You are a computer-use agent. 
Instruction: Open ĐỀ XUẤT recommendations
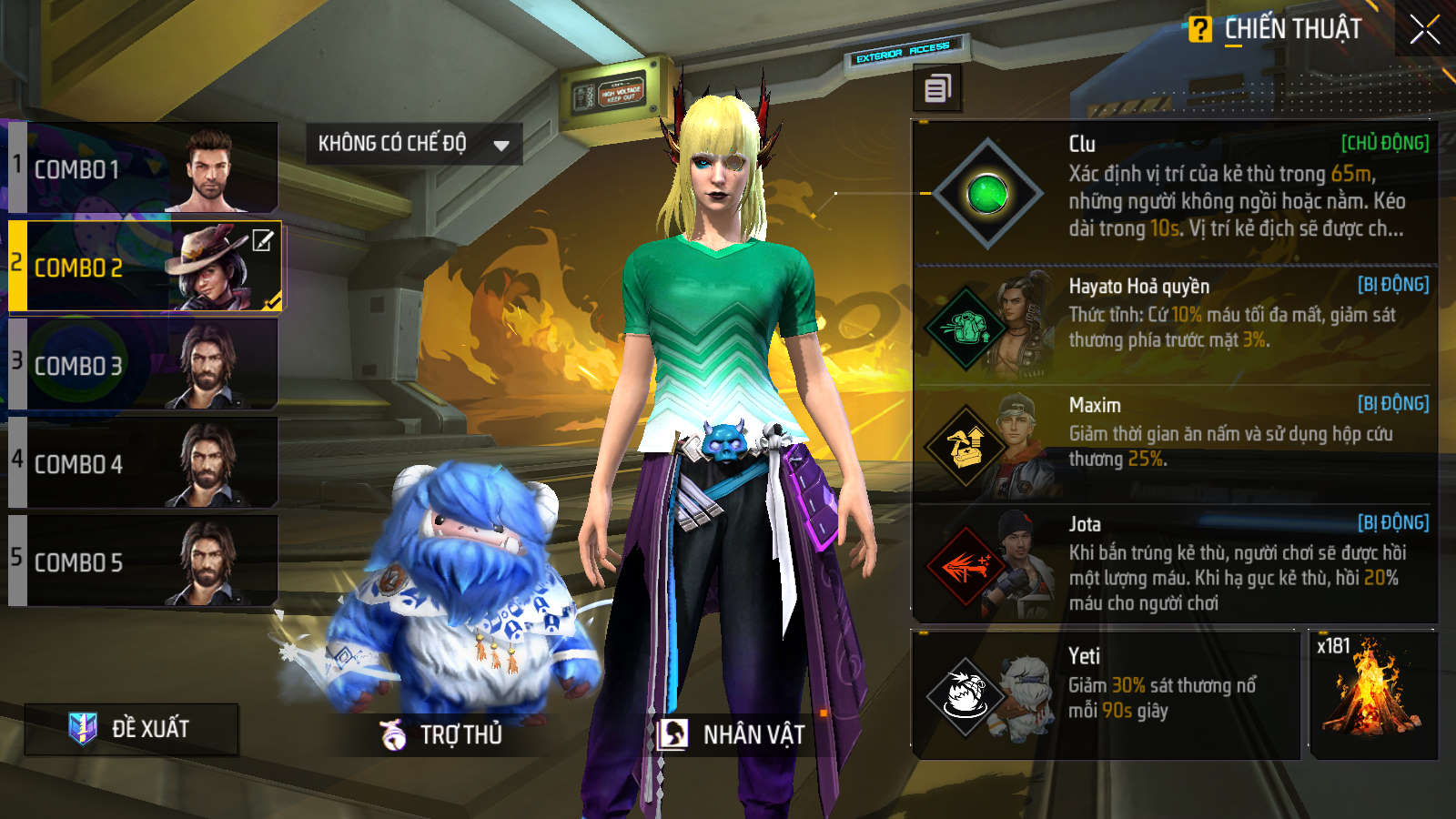(x=132, y=729)
